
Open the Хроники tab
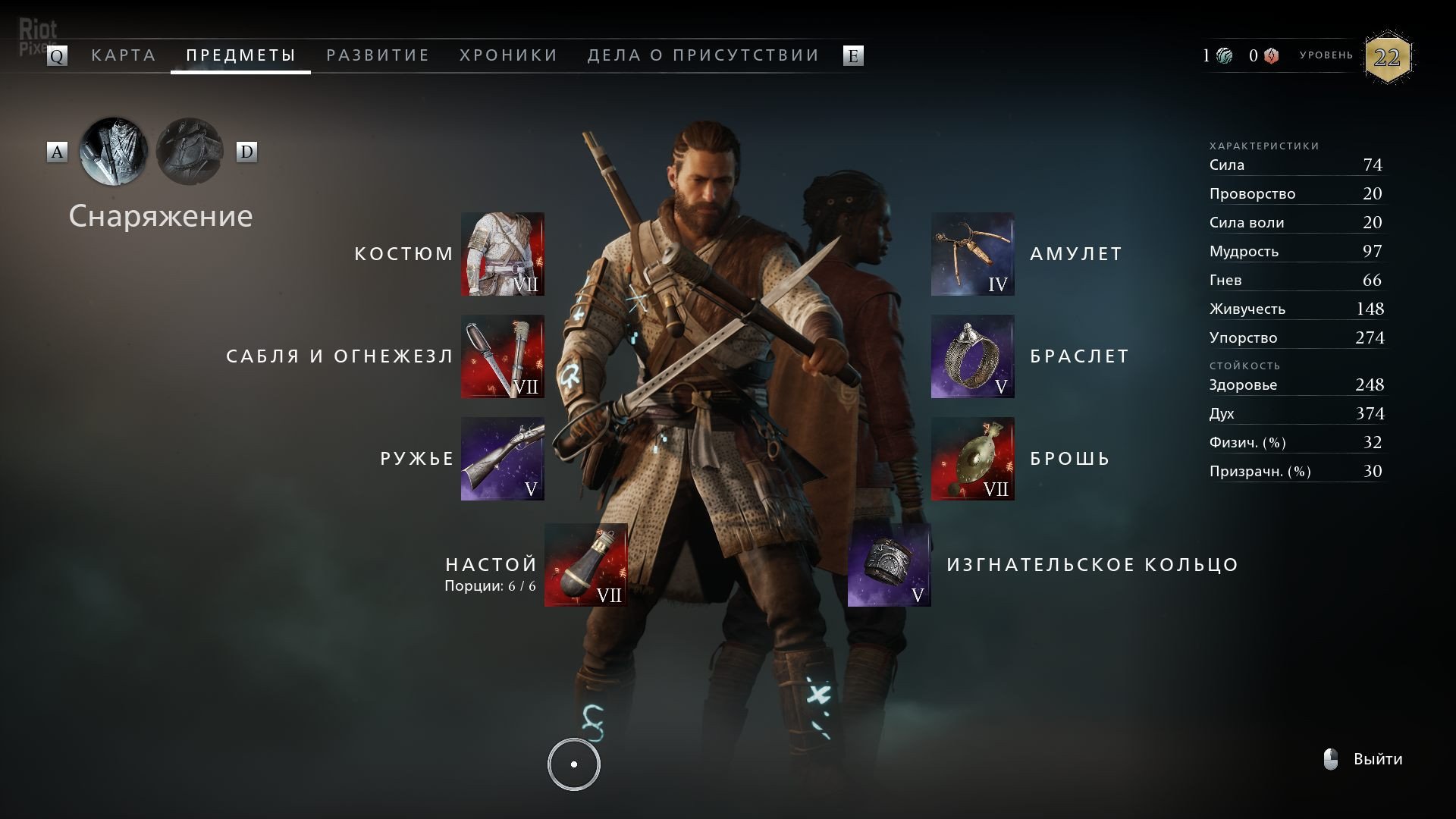point(509,55)
